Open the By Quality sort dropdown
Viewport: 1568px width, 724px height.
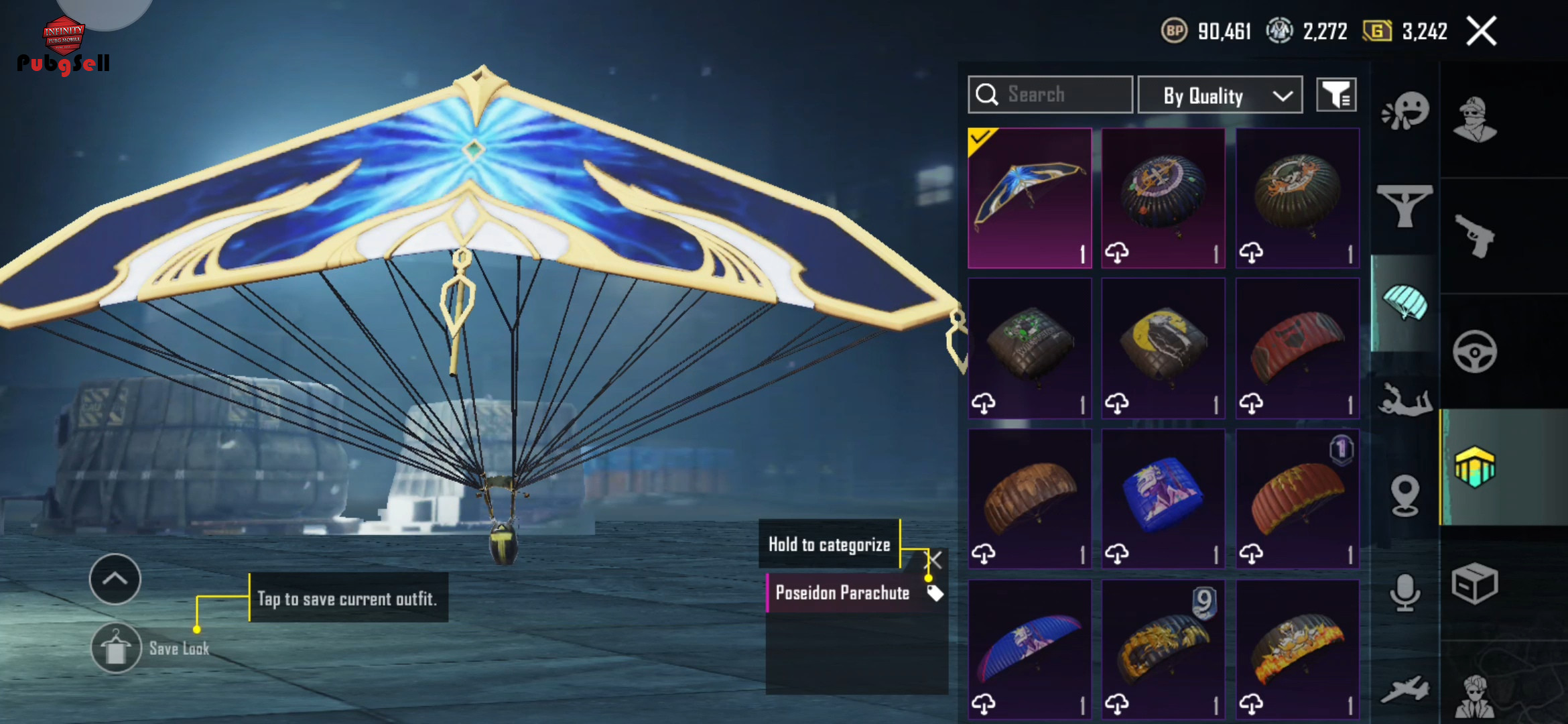pos(1220,96)
